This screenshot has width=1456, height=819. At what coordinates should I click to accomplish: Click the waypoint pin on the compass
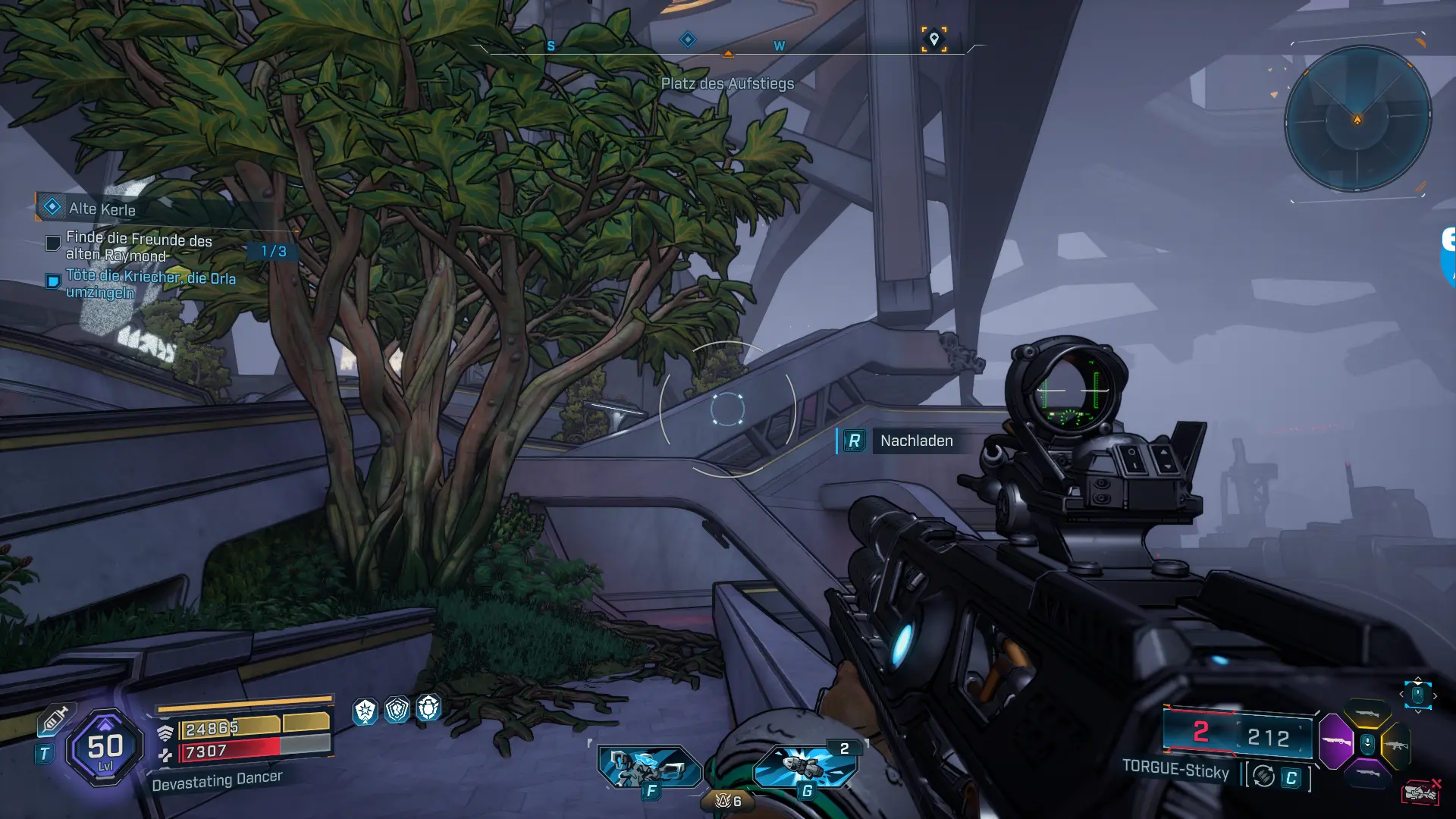(x=934, y=39)
